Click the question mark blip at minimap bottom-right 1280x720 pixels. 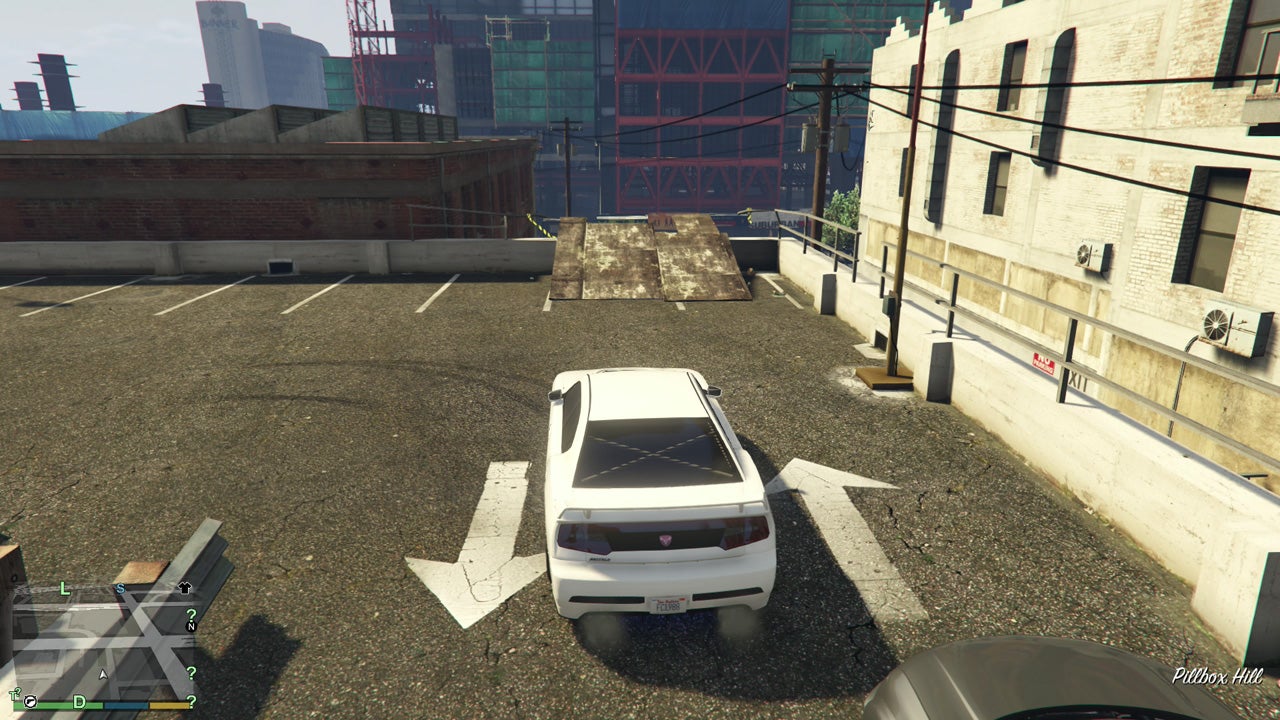[x=192, y=702]
